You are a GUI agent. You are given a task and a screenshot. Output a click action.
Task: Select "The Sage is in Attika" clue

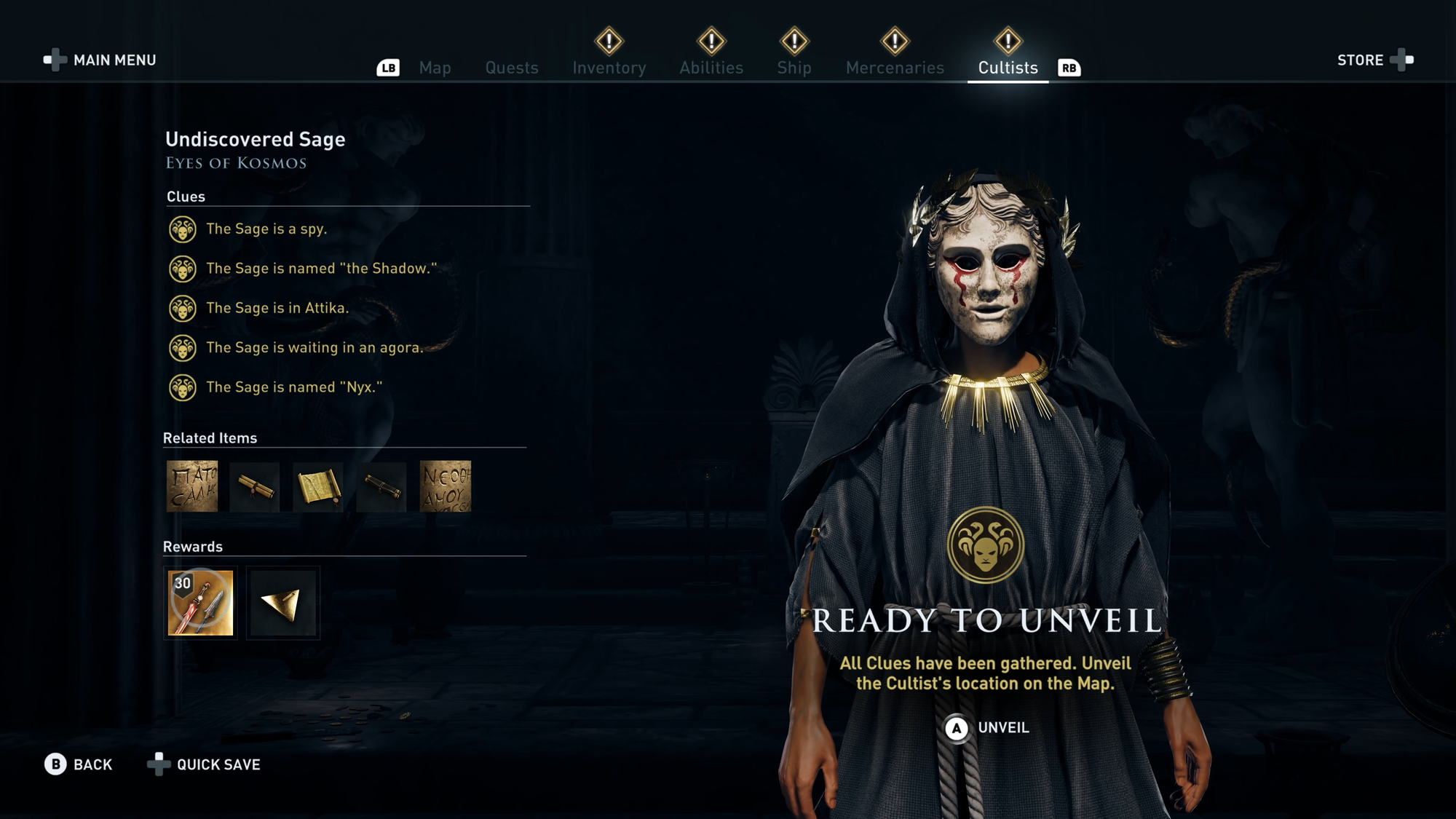277,308
